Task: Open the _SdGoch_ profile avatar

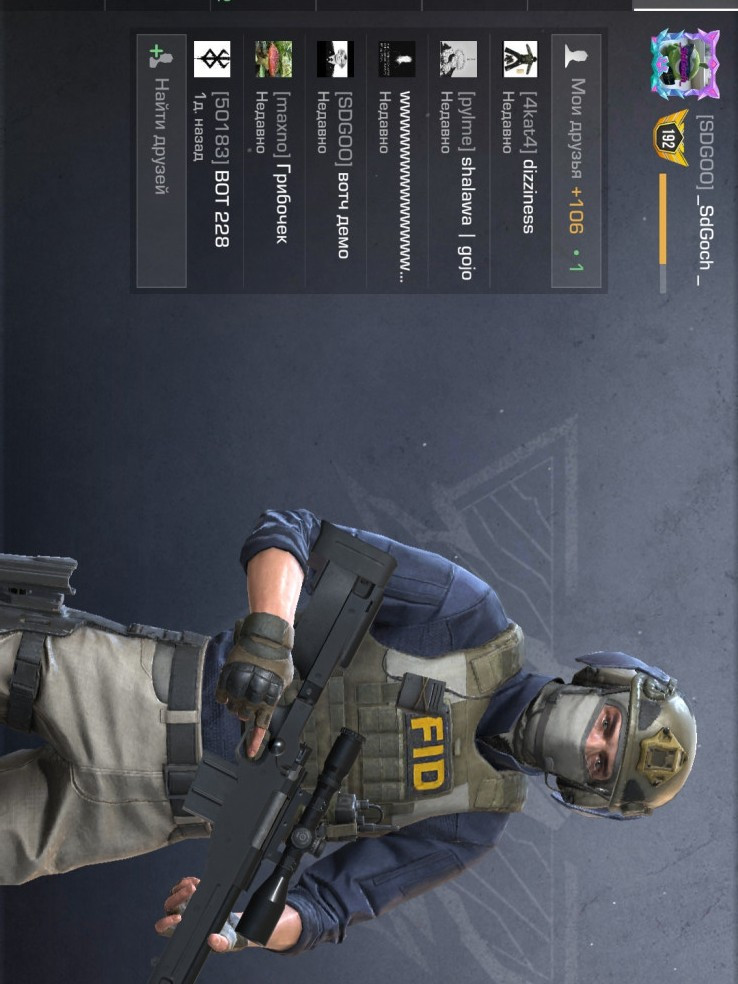Action: coord(685,64)
